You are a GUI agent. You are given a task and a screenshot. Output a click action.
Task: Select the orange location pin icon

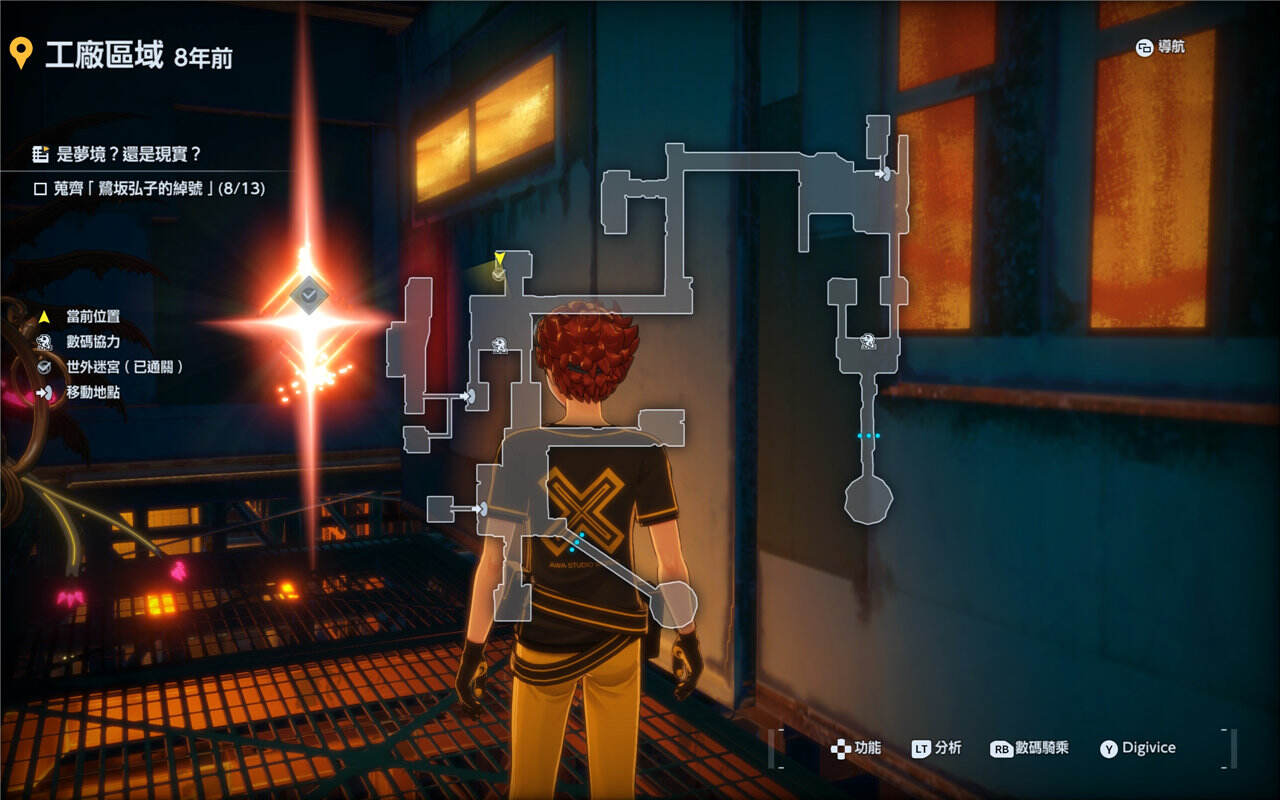pyautogui.click(x=20, y=54)
